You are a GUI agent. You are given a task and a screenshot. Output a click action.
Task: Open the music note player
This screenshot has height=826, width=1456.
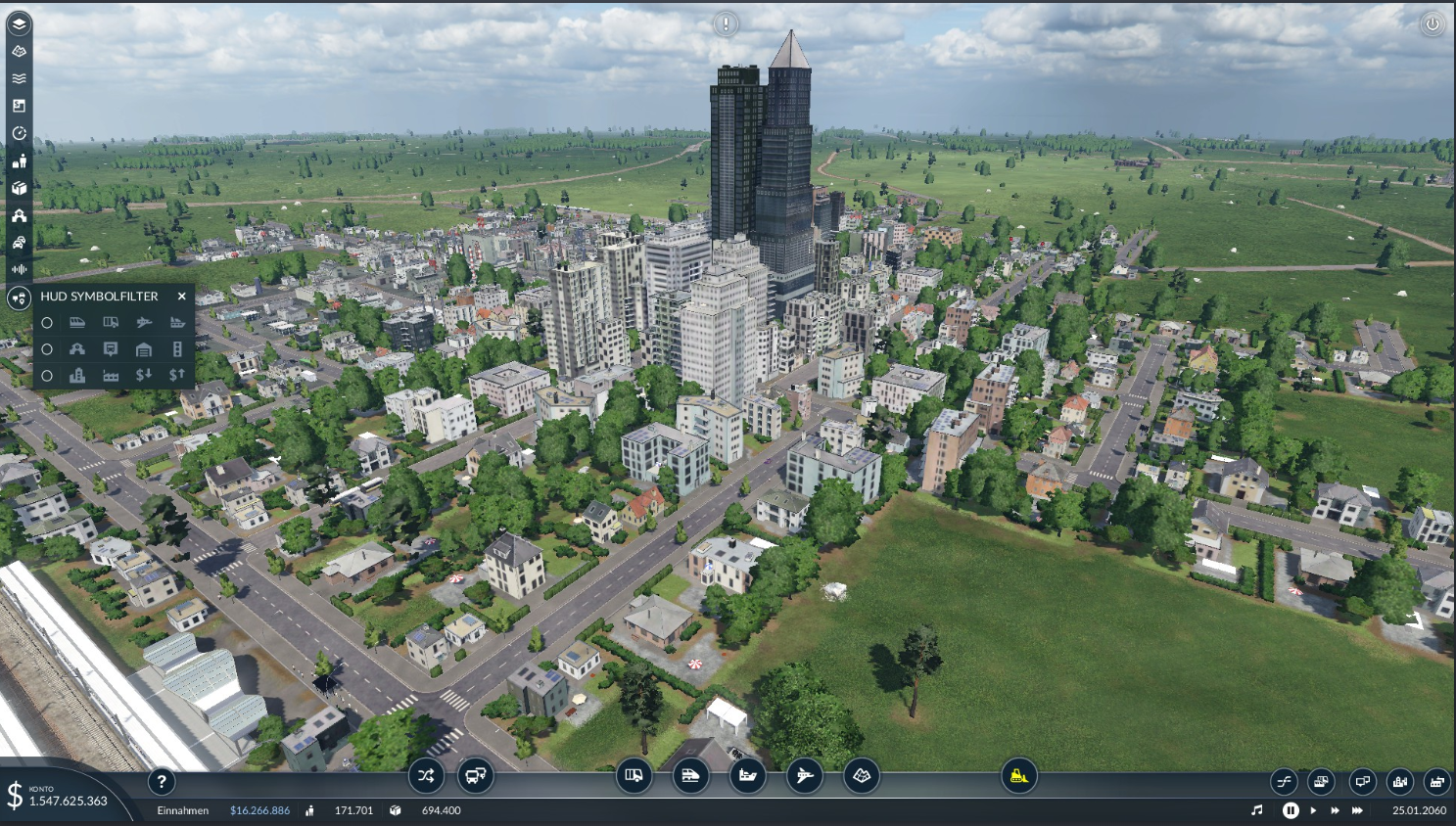(1257, 810)
